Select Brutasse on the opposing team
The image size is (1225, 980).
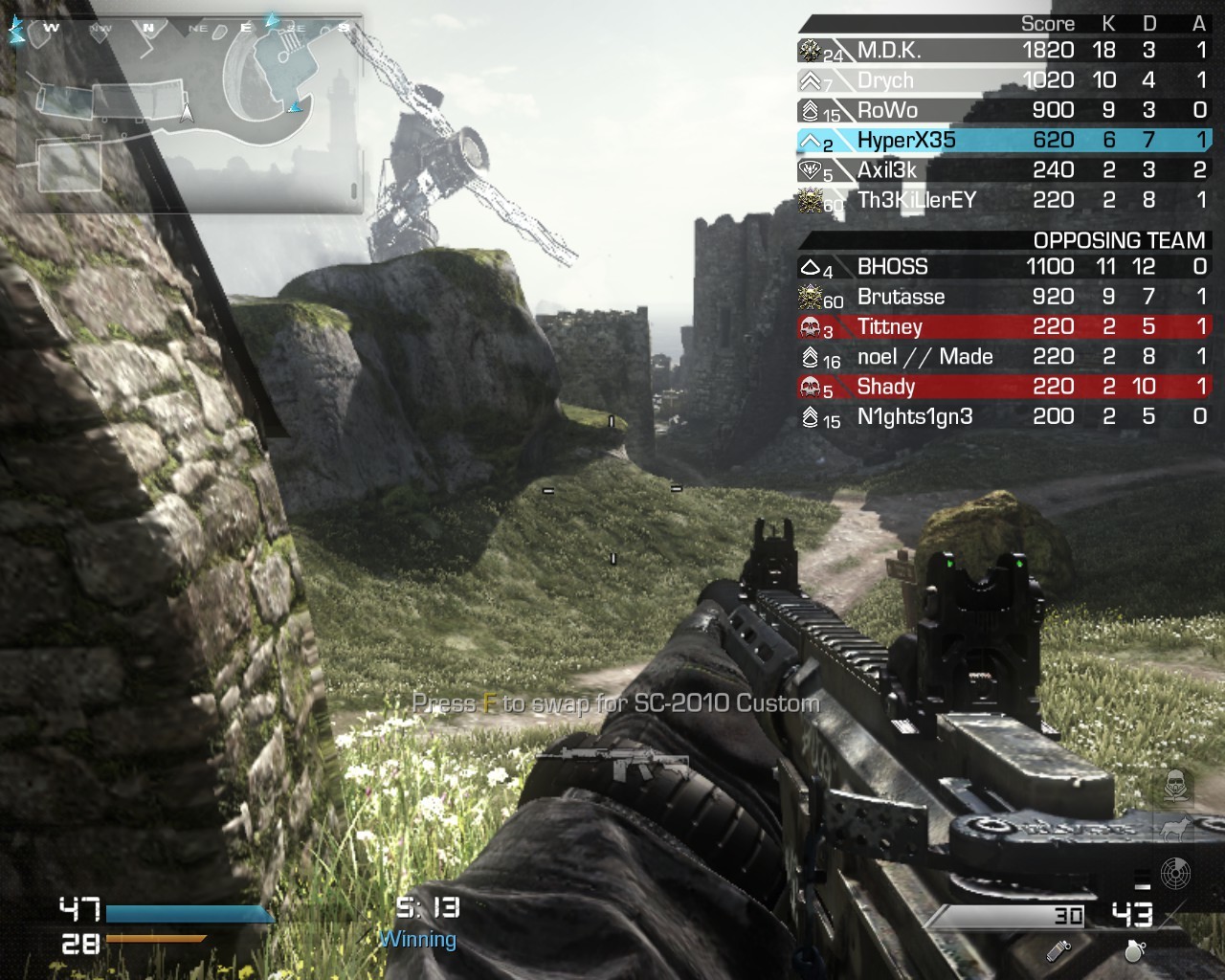pyautogui.click(x=1004, y=297)
